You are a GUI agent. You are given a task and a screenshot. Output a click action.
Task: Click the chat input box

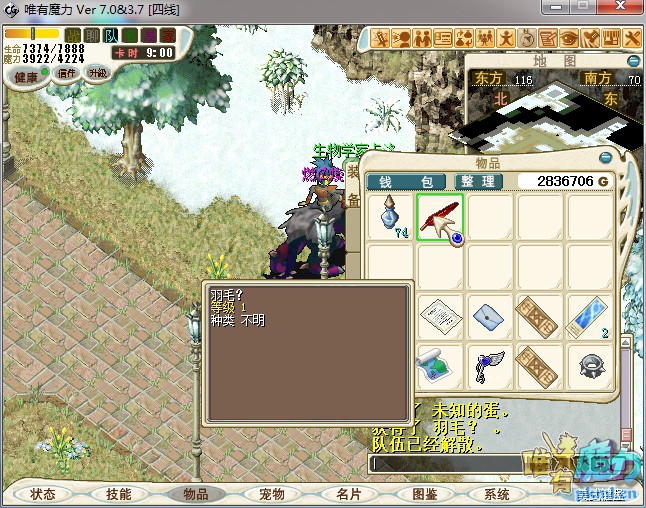click(445, 463)
